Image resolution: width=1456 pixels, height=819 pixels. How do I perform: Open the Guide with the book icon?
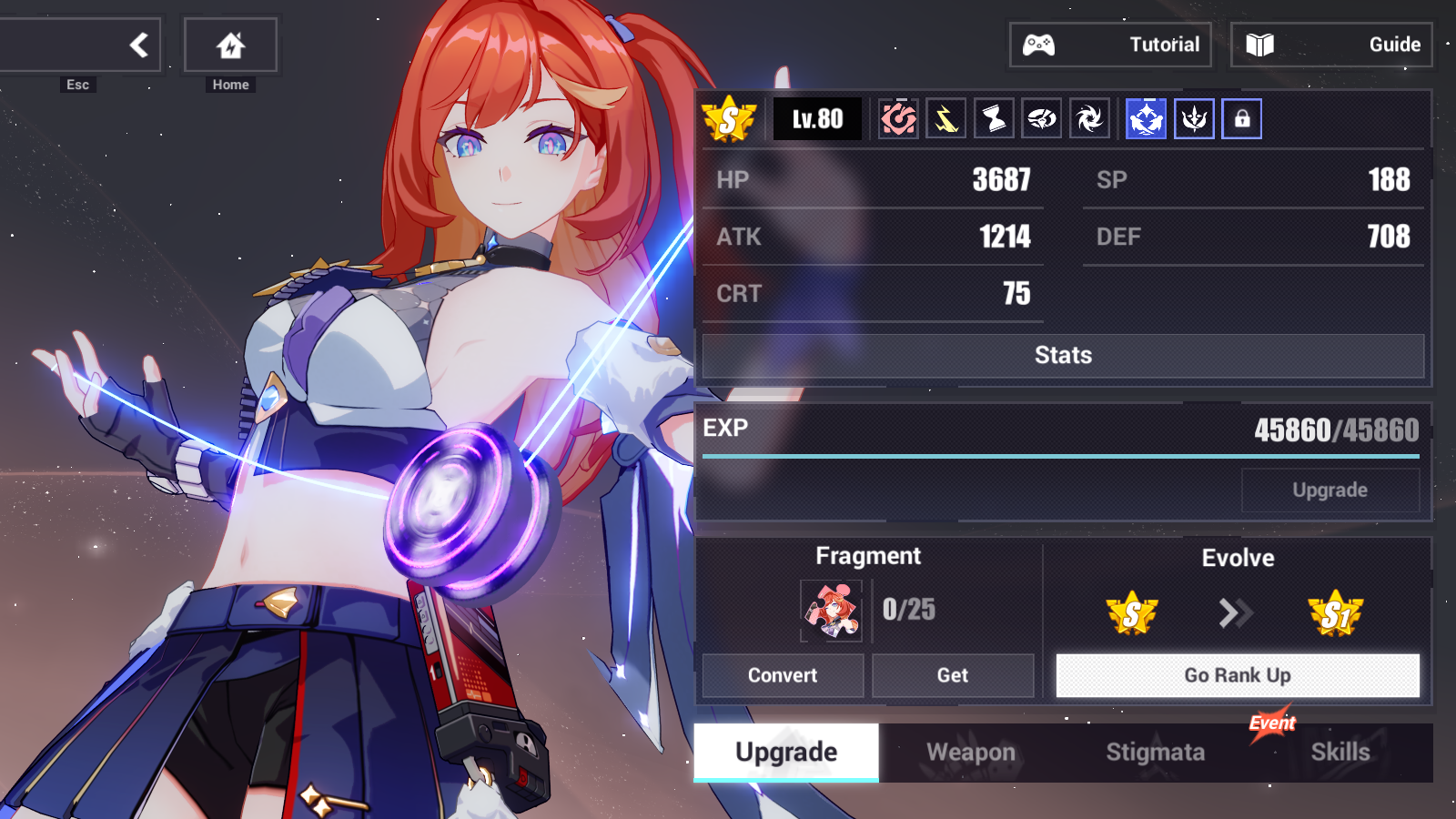tap(1330, 44)
